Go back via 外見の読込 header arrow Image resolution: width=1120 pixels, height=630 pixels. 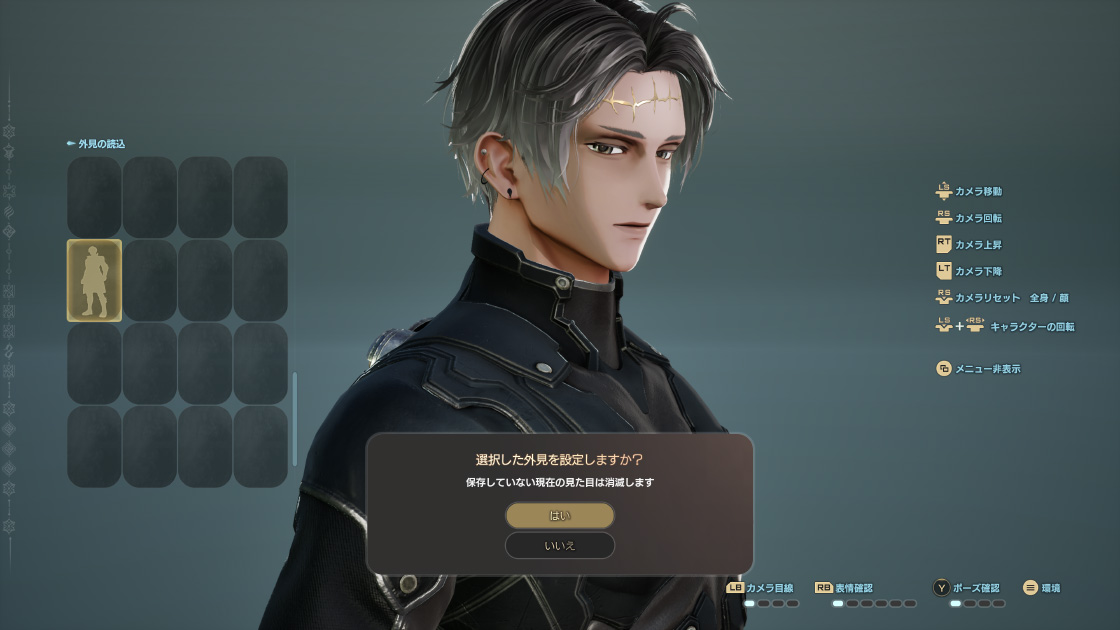click(x=71, y=144)
